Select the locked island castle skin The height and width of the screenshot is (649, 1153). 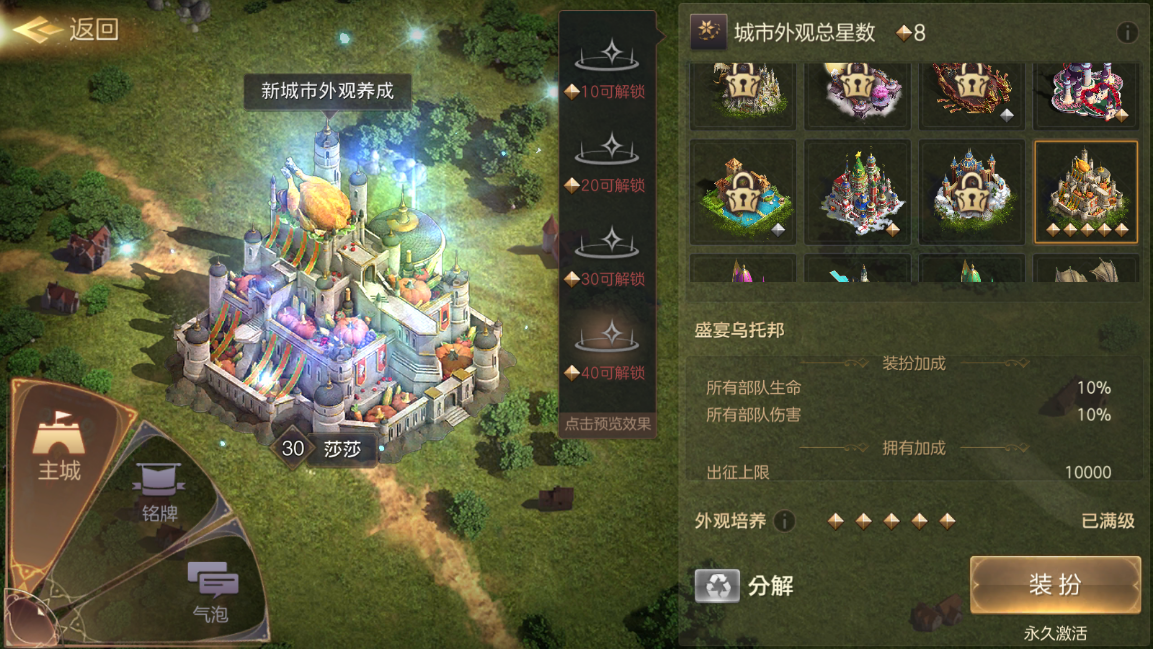pyautogui.click(x=743, y=191)
